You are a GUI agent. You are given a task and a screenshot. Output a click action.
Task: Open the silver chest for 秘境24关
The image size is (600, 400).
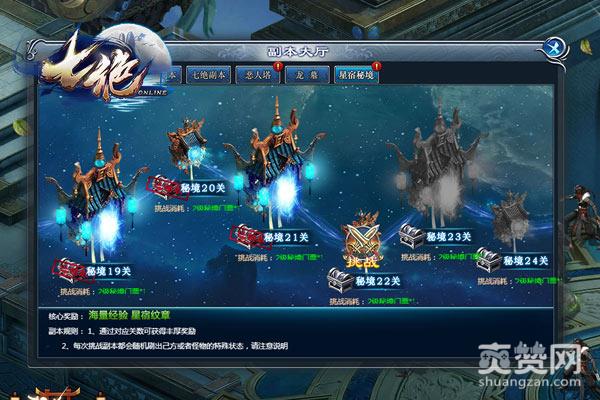pos(488,259)
